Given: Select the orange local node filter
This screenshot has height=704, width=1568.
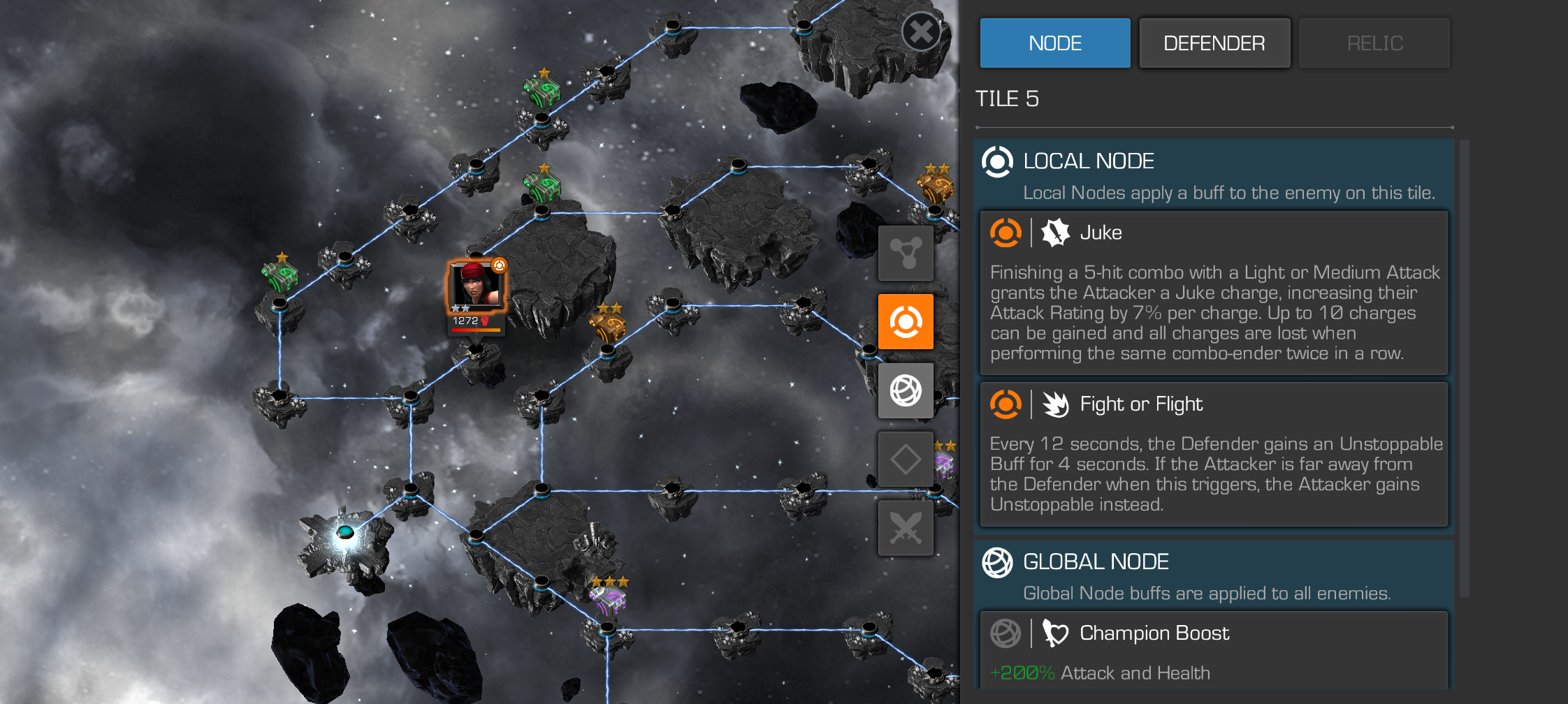Looking at the screenshot, I should [906, 321].
